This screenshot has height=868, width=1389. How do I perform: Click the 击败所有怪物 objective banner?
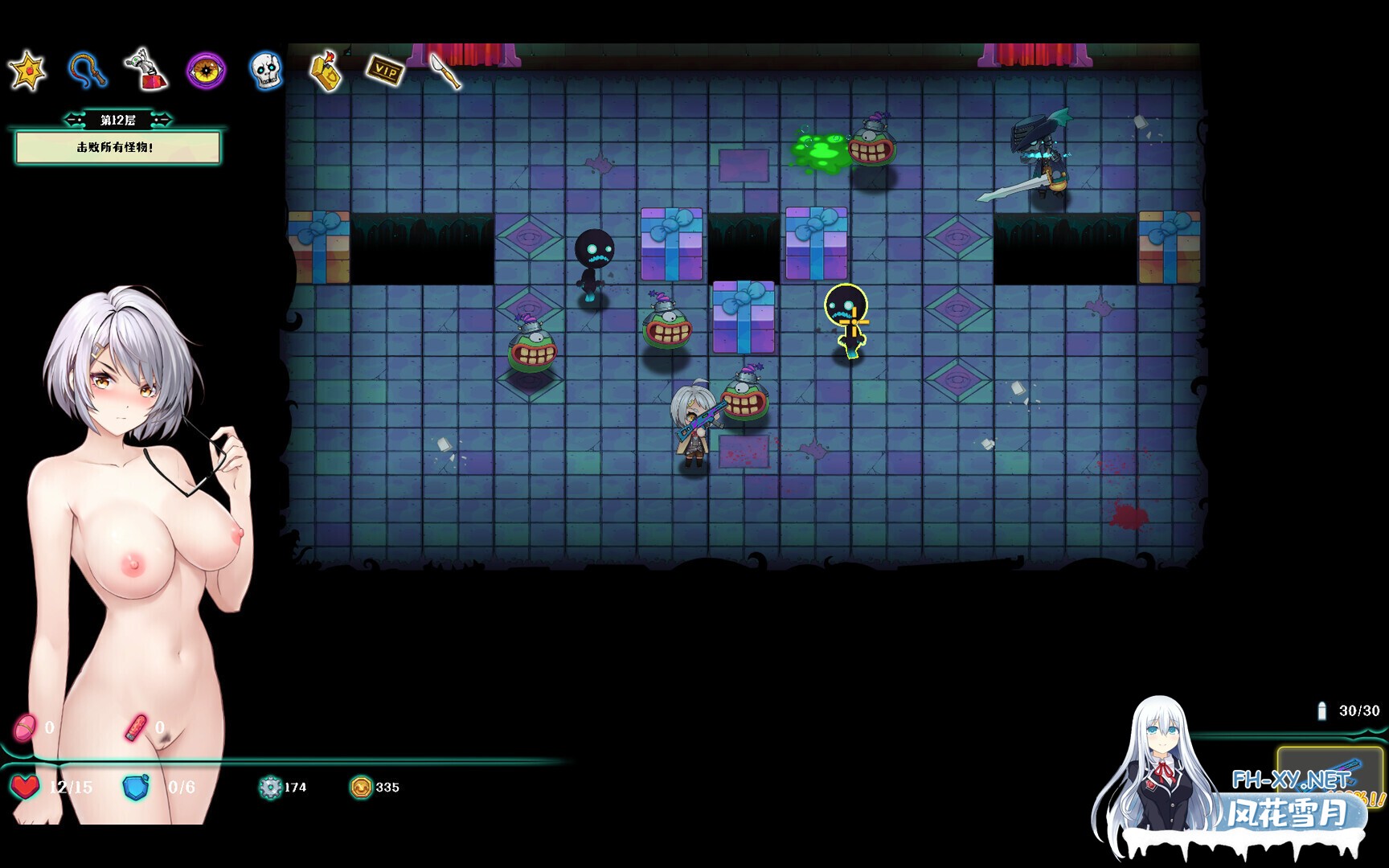117,149
